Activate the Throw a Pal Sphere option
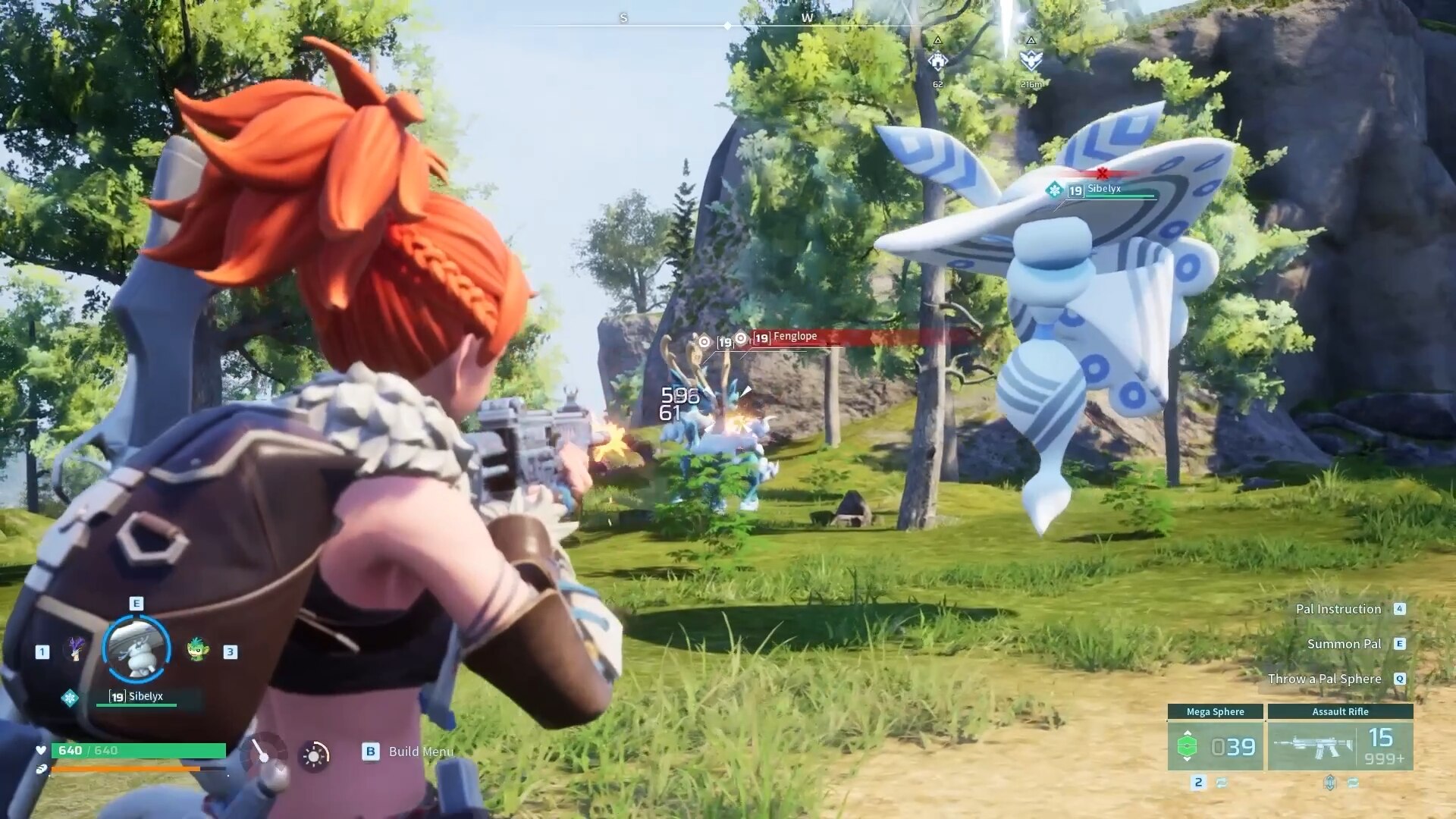 (1324, 679)
